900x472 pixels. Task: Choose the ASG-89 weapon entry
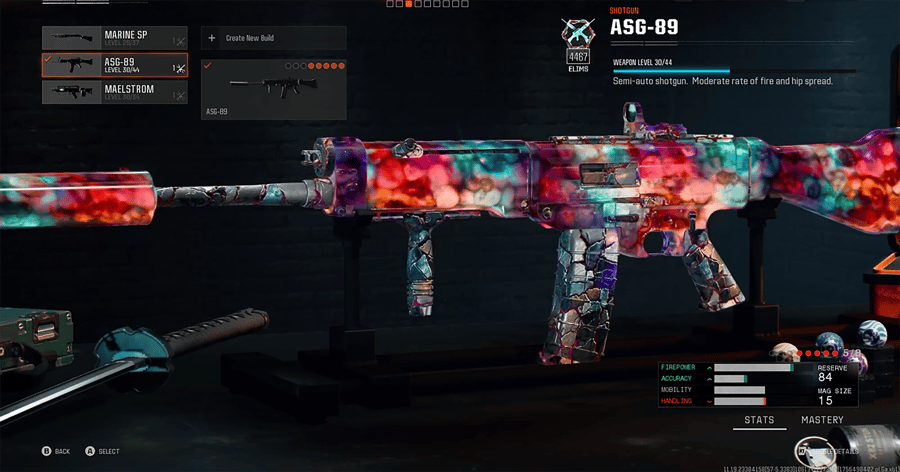[114, 65]
